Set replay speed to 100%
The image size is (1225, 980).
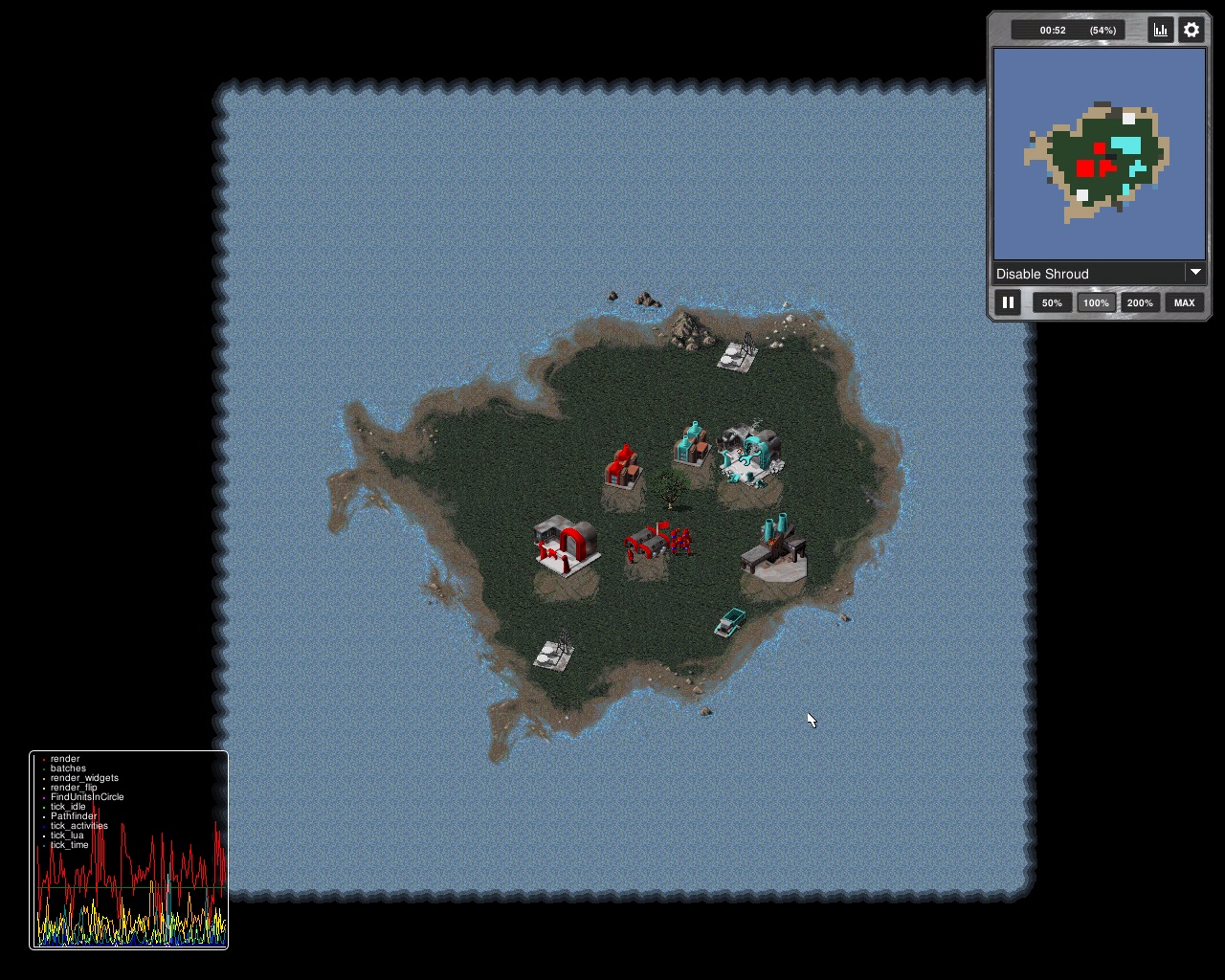tap(1096, 302)
